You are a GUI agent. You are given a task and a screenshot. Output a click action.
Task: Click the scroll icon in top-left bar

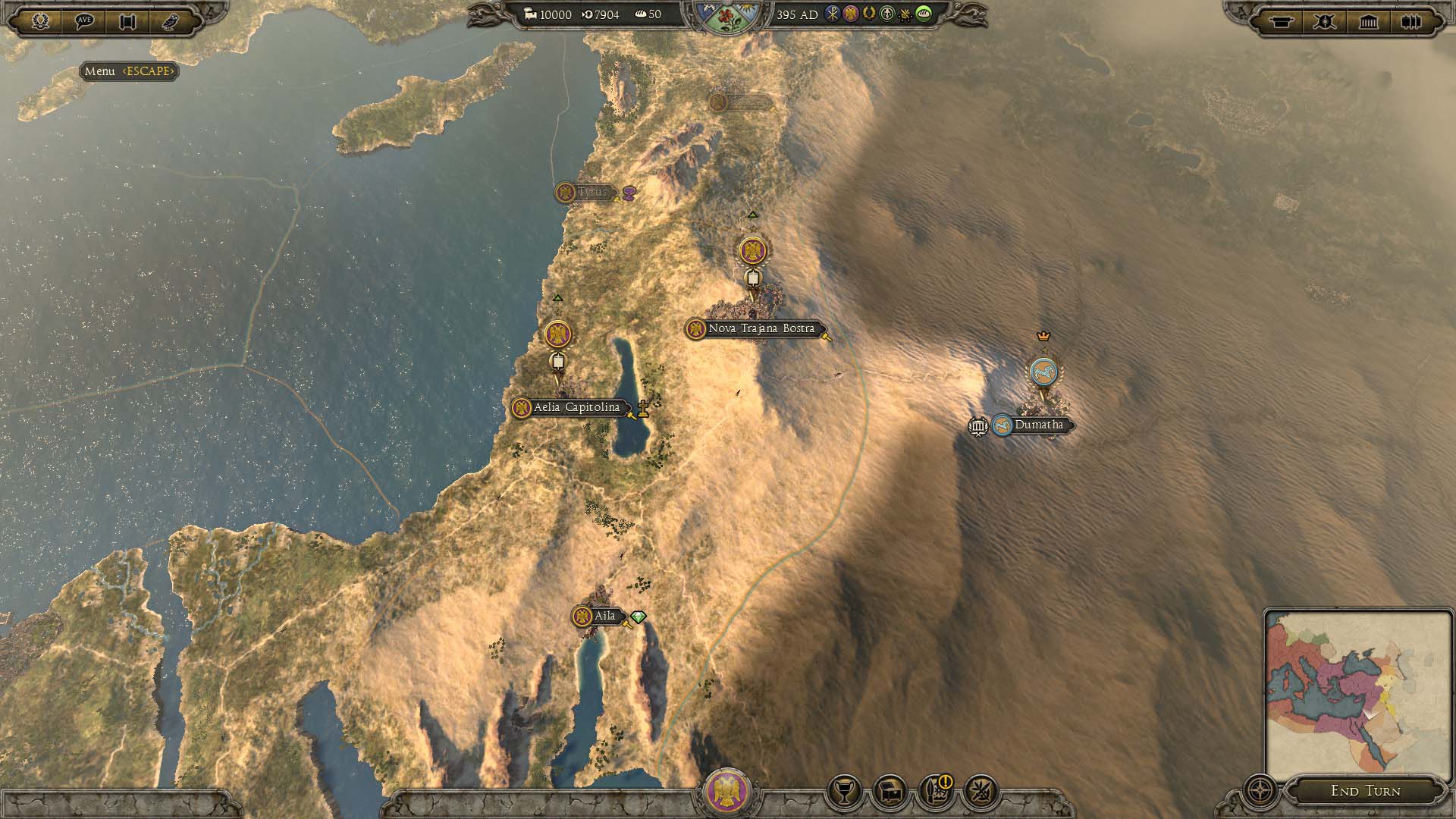pos(127,21)
